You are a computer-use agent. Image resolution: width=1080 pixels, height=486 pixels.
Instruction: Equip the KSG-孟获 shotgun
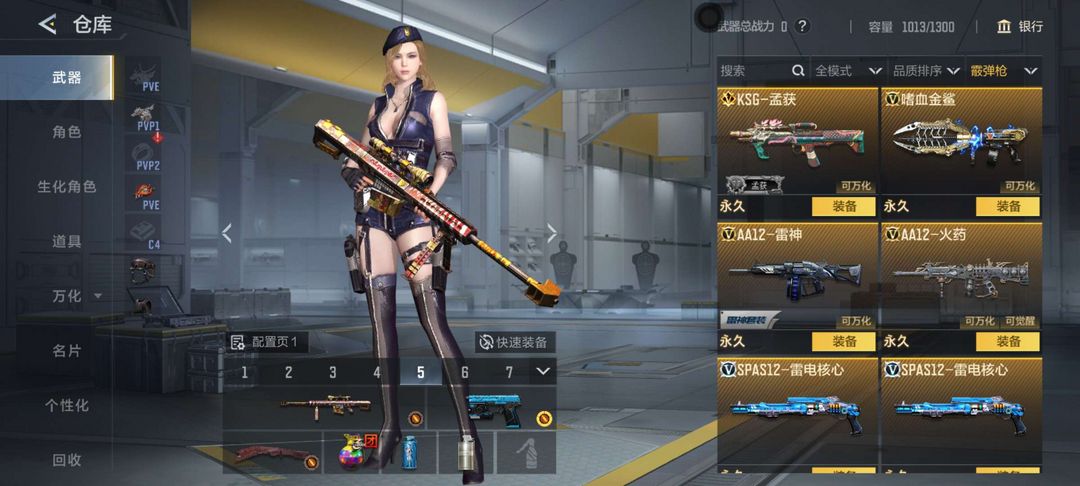[842, 206]
